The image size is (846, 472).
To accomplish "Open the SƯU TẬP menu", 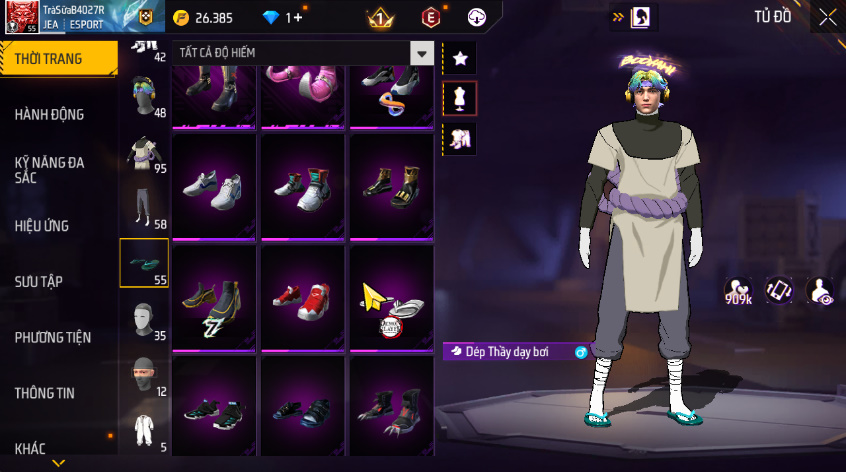I will pyautogui.click(x=39, y=282).
